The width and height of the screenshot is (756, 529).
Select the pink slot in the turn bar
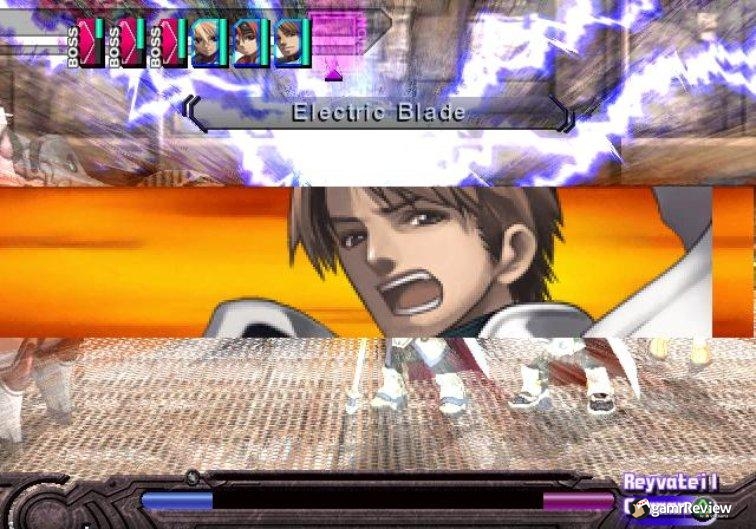(x=336, y=35)
